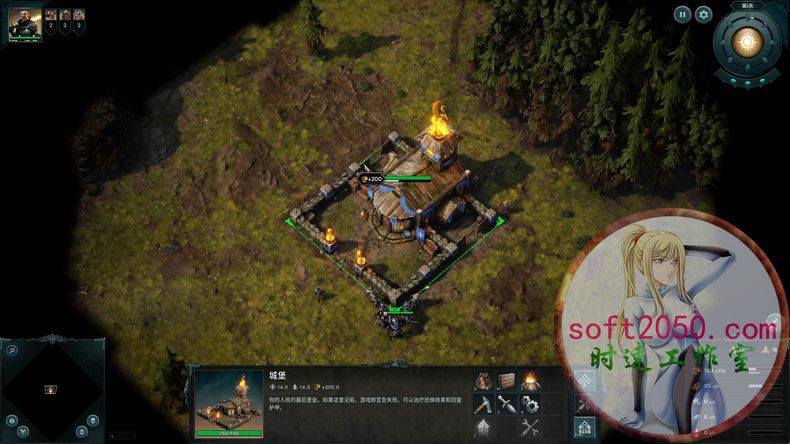Choose the brick wall building icon
This screenshot has height=444, width=790.
tap(505, 380)
